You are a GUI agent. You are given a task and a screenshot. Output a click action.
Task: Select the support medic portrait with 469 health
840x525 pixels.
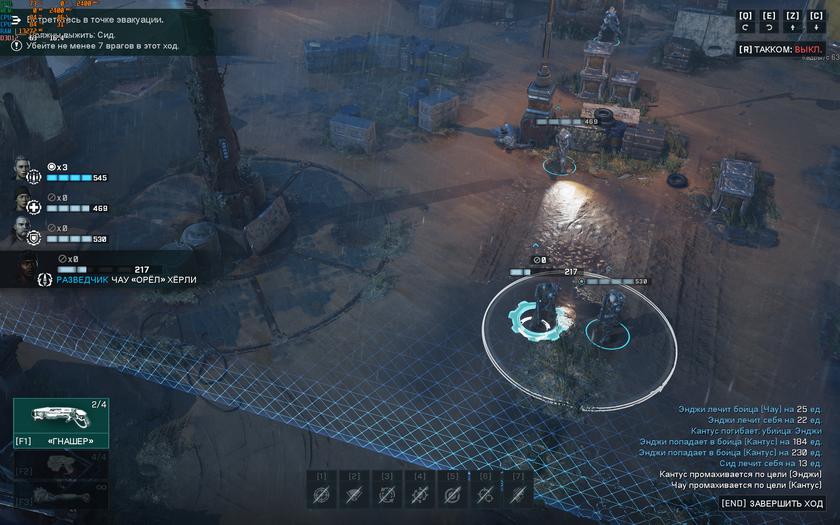[x=25, y=202]
